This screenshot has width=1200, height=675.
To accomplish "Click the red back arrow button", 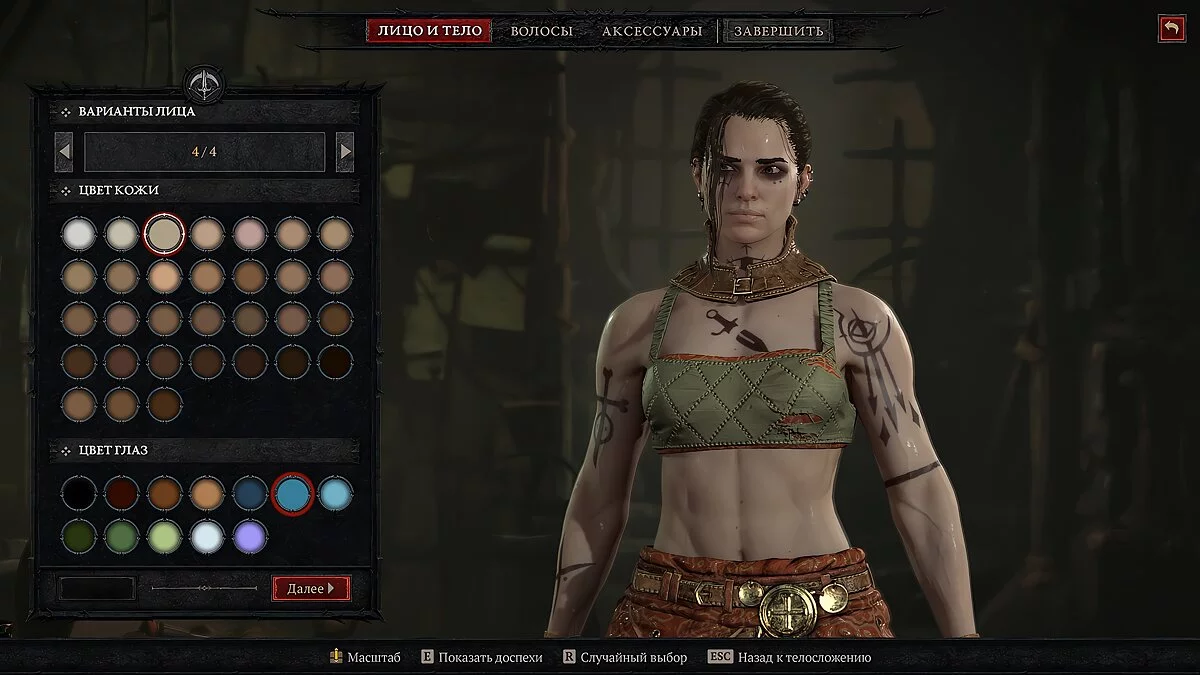I will pyautogui.click(x=1171, y=28).
